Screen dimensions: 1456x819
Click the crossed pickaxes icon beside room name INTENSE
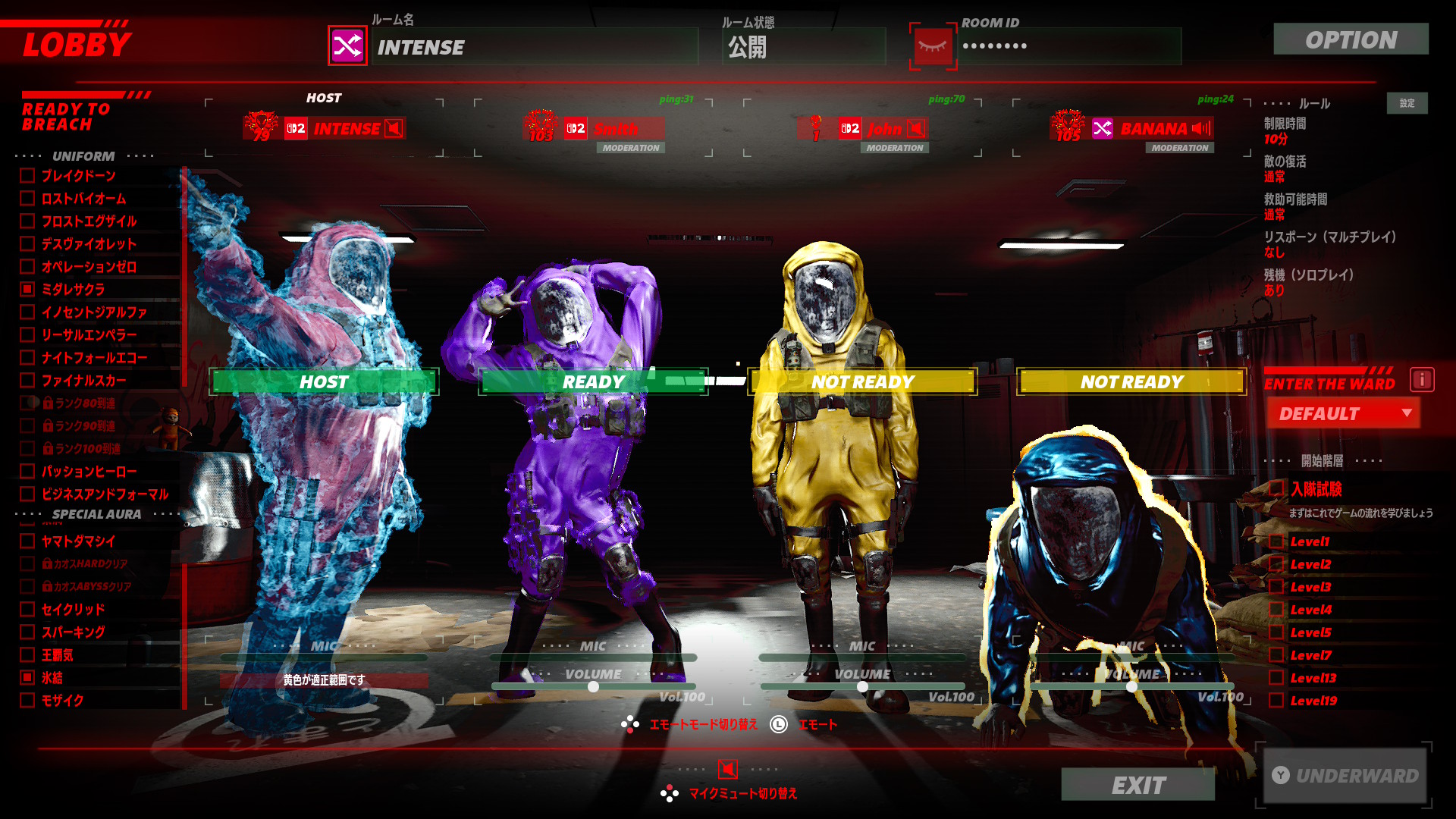347,48
